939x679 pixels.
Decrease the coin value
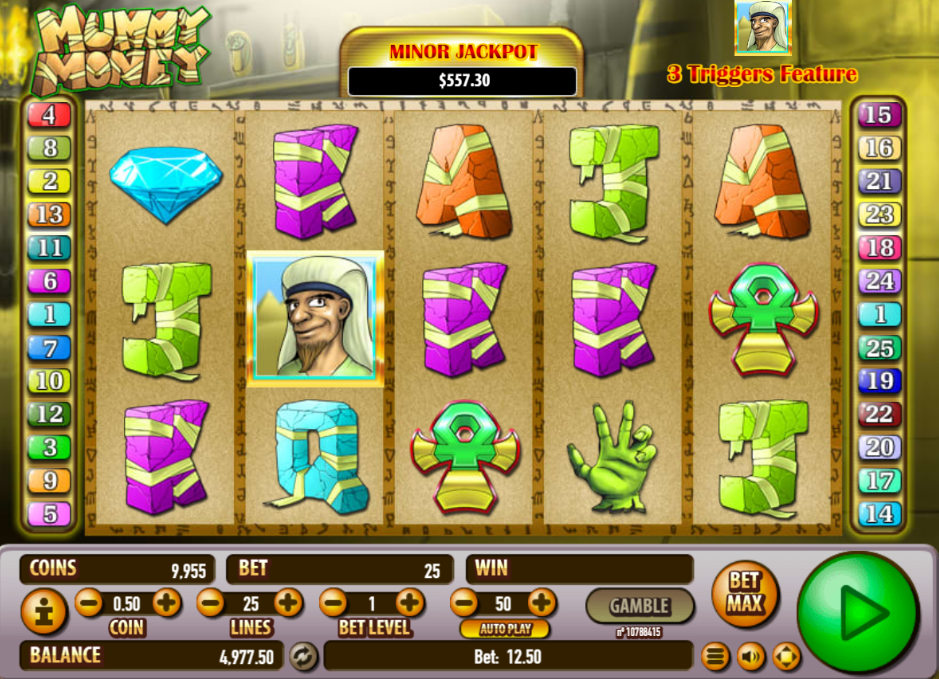tap(89, 602)
